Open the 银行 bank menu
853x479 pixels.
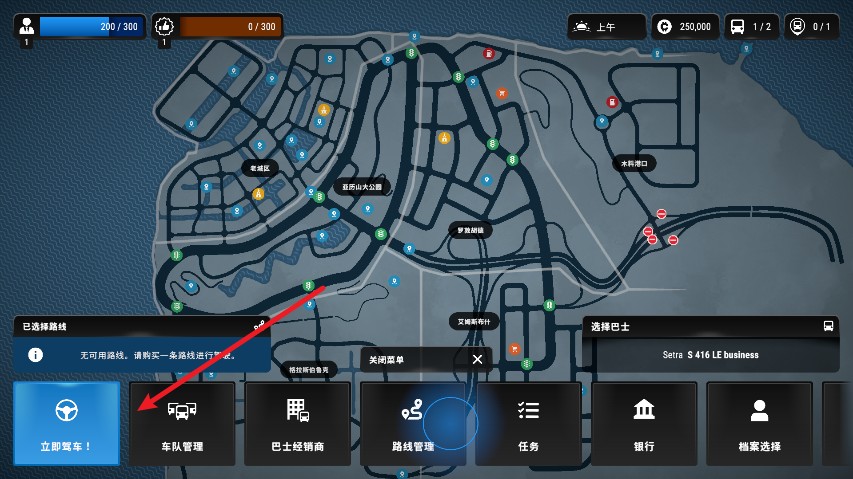(x=644, y=423)
